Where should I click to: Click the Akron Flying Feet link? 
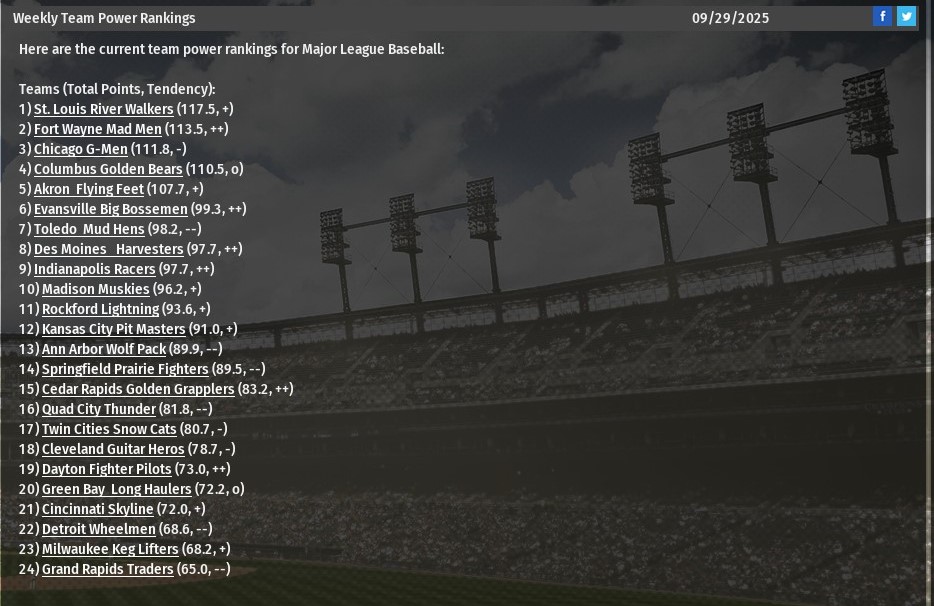89,189
